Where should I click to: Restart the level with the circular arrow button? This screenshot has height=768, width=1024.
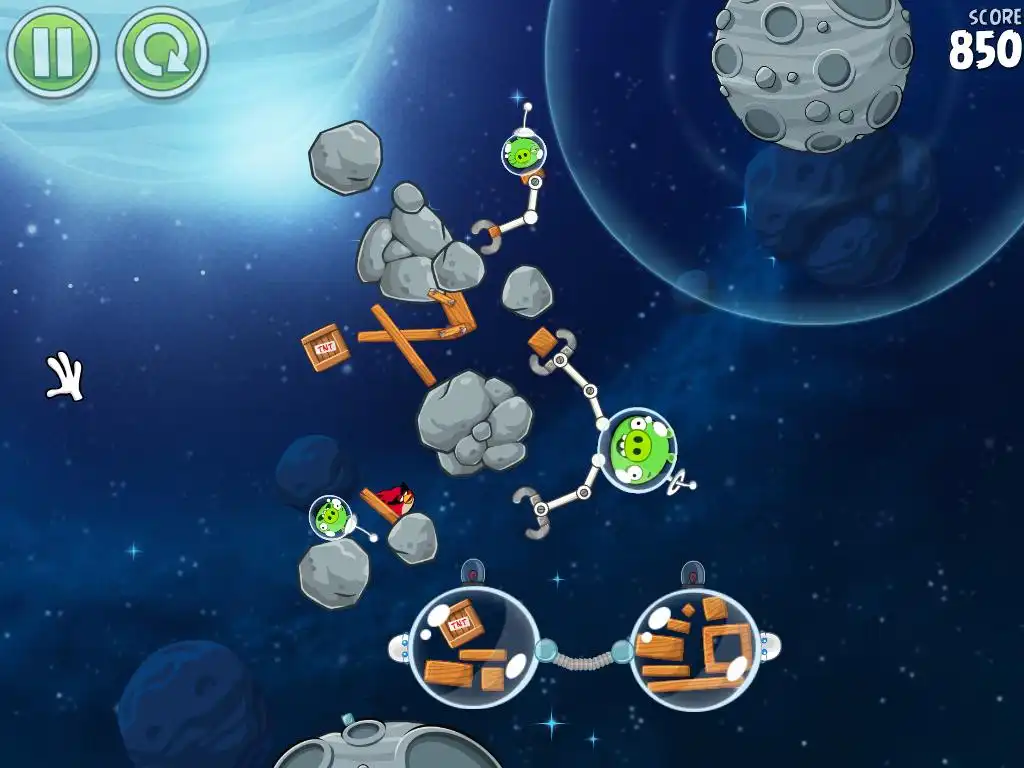[162, 52]
